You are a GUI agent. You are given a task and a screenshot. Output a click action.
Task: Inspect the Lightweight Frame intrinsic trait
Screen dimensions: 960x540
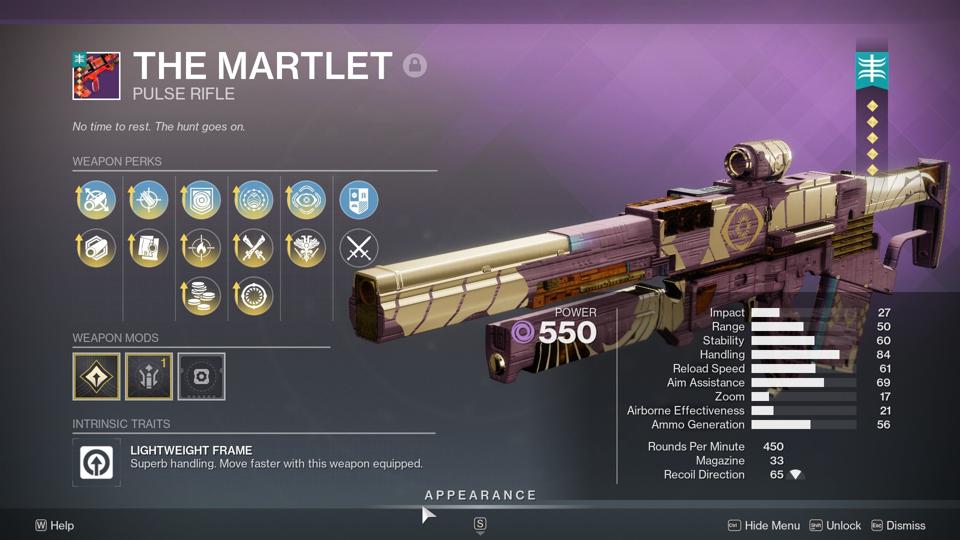click(97, 463)
